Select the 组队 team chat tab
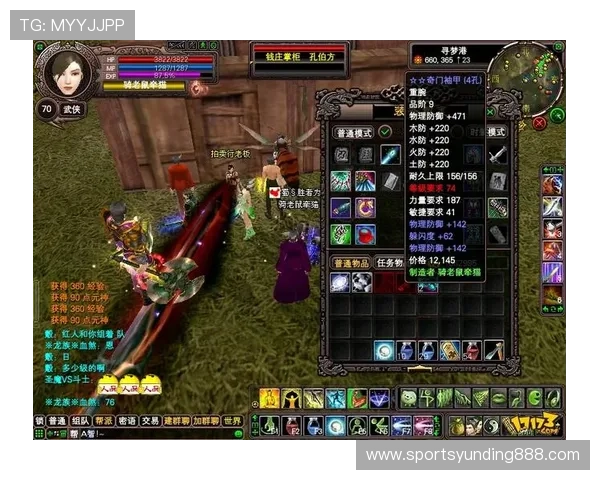Viewport: 600px width, 480px height. (x=81, y=421)
